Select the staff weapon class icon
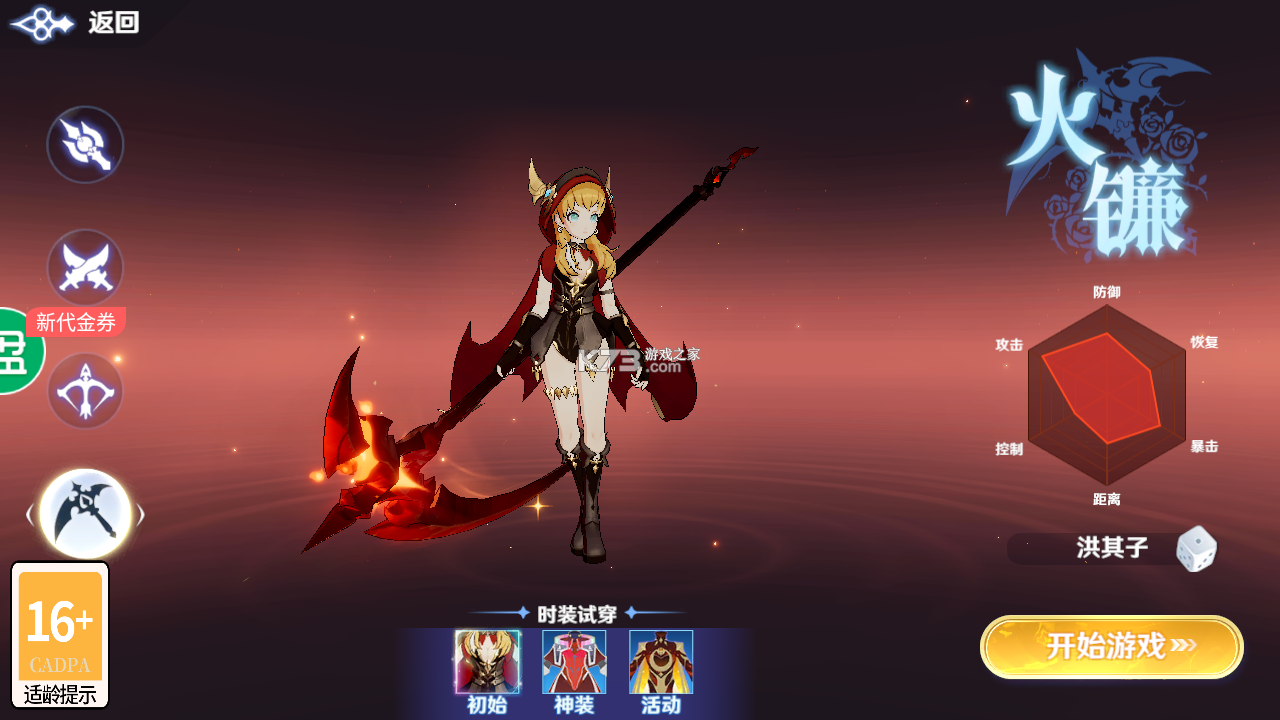The image size is (1280, 720). tap(85, 145)
